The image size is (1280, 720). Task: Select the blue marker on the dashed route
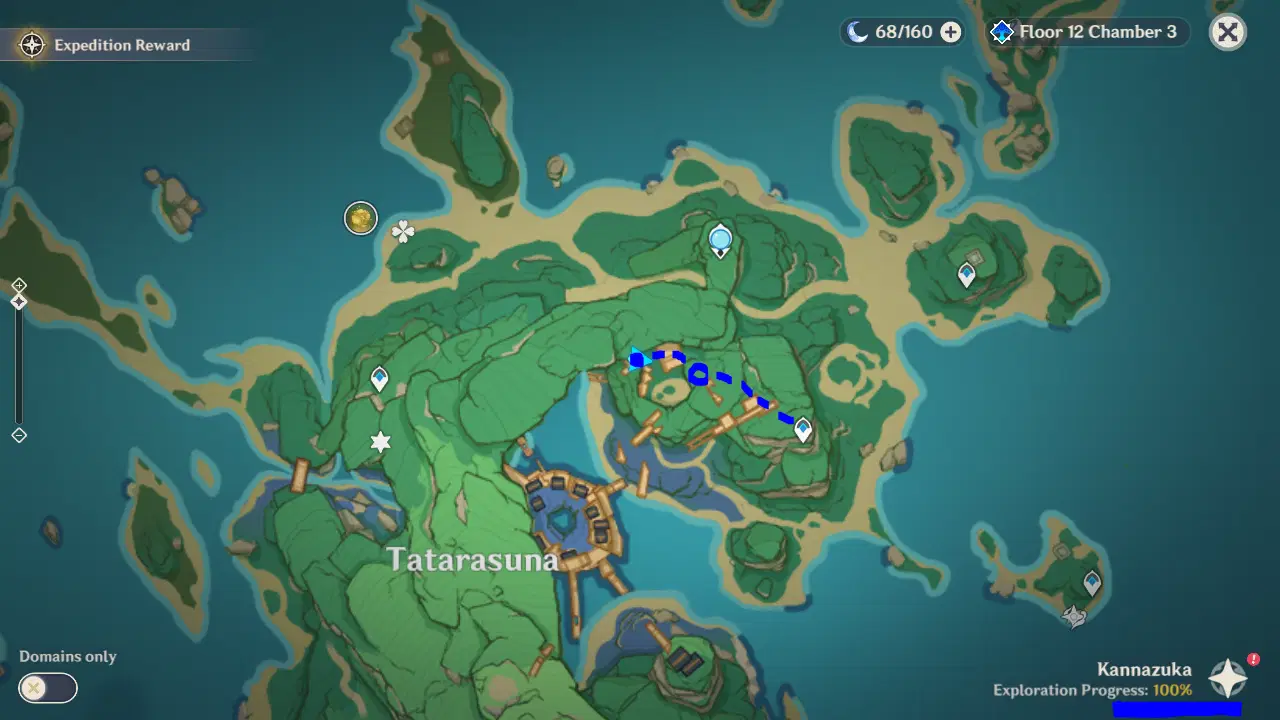pyautogui.click(x=697, y=373)
